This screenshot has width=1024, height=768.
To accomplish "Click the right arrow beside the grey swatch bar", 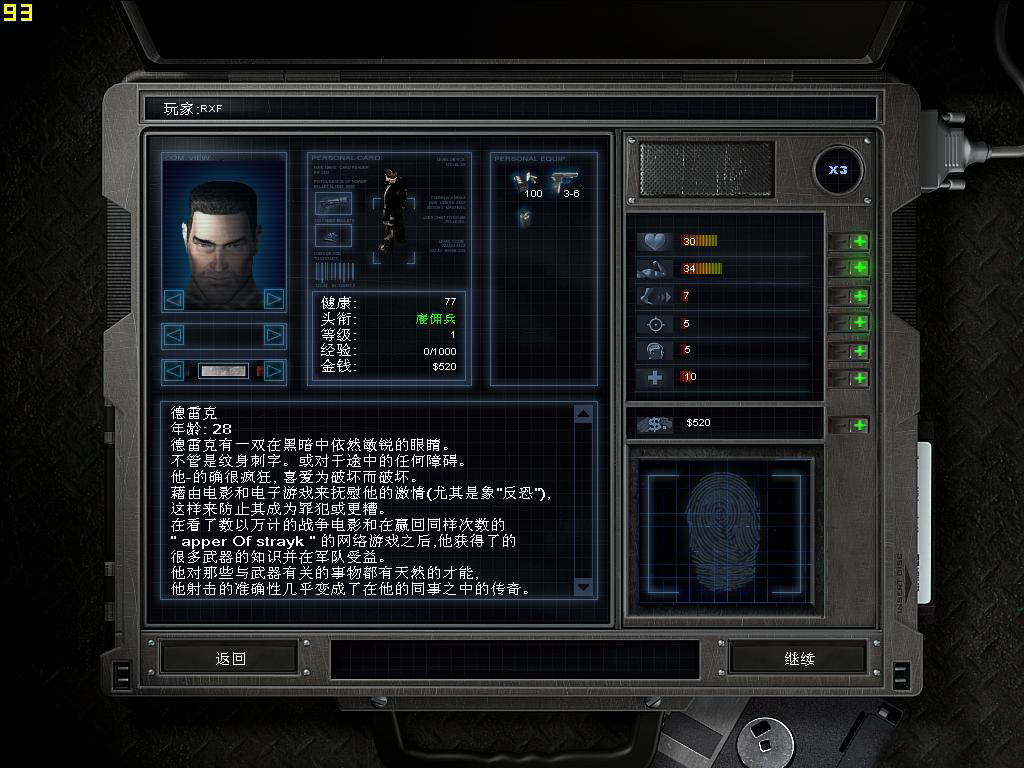I will 273,371.
